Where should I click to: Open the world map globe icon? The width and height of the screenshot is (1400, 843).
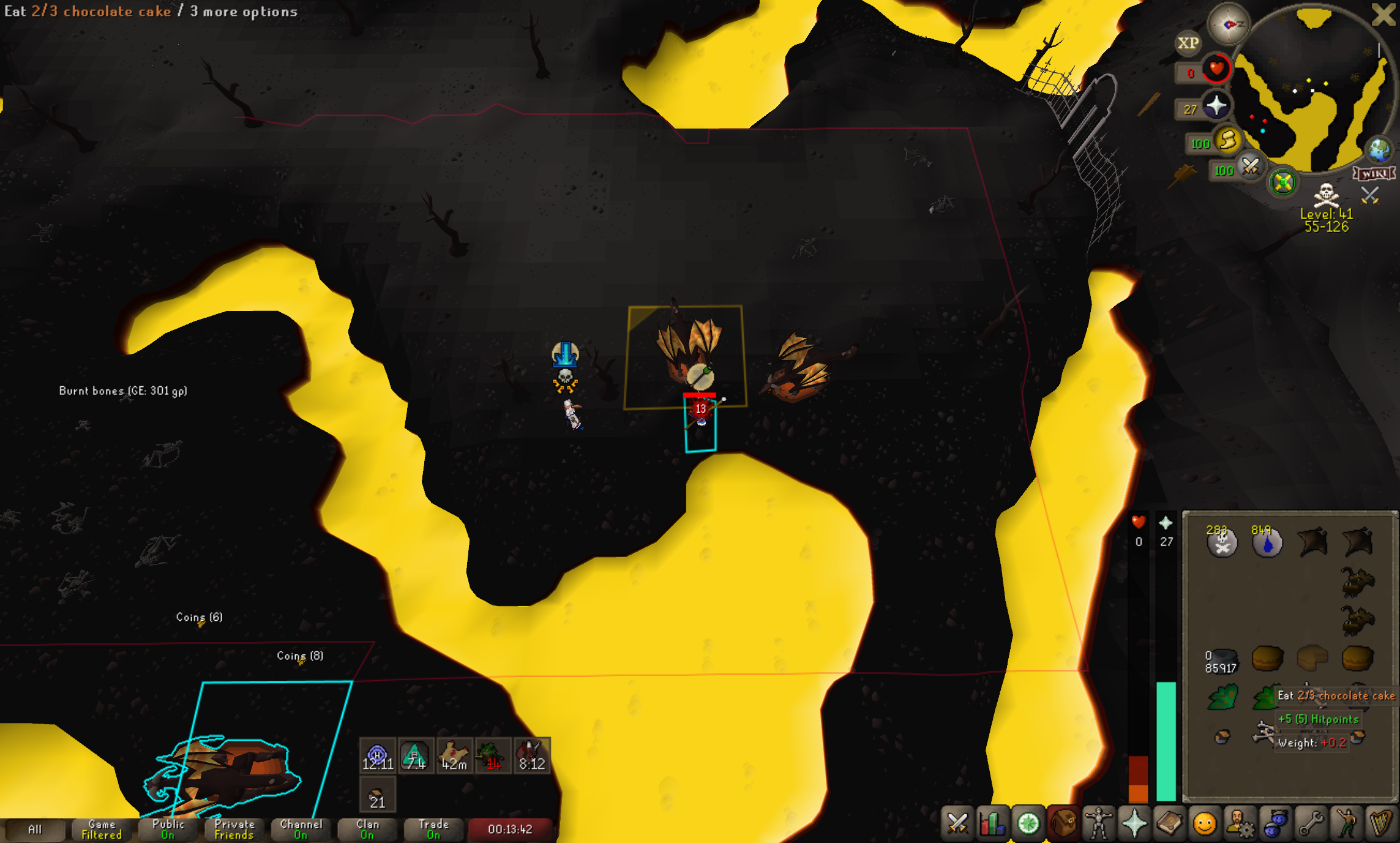(x=1379, y=149)
